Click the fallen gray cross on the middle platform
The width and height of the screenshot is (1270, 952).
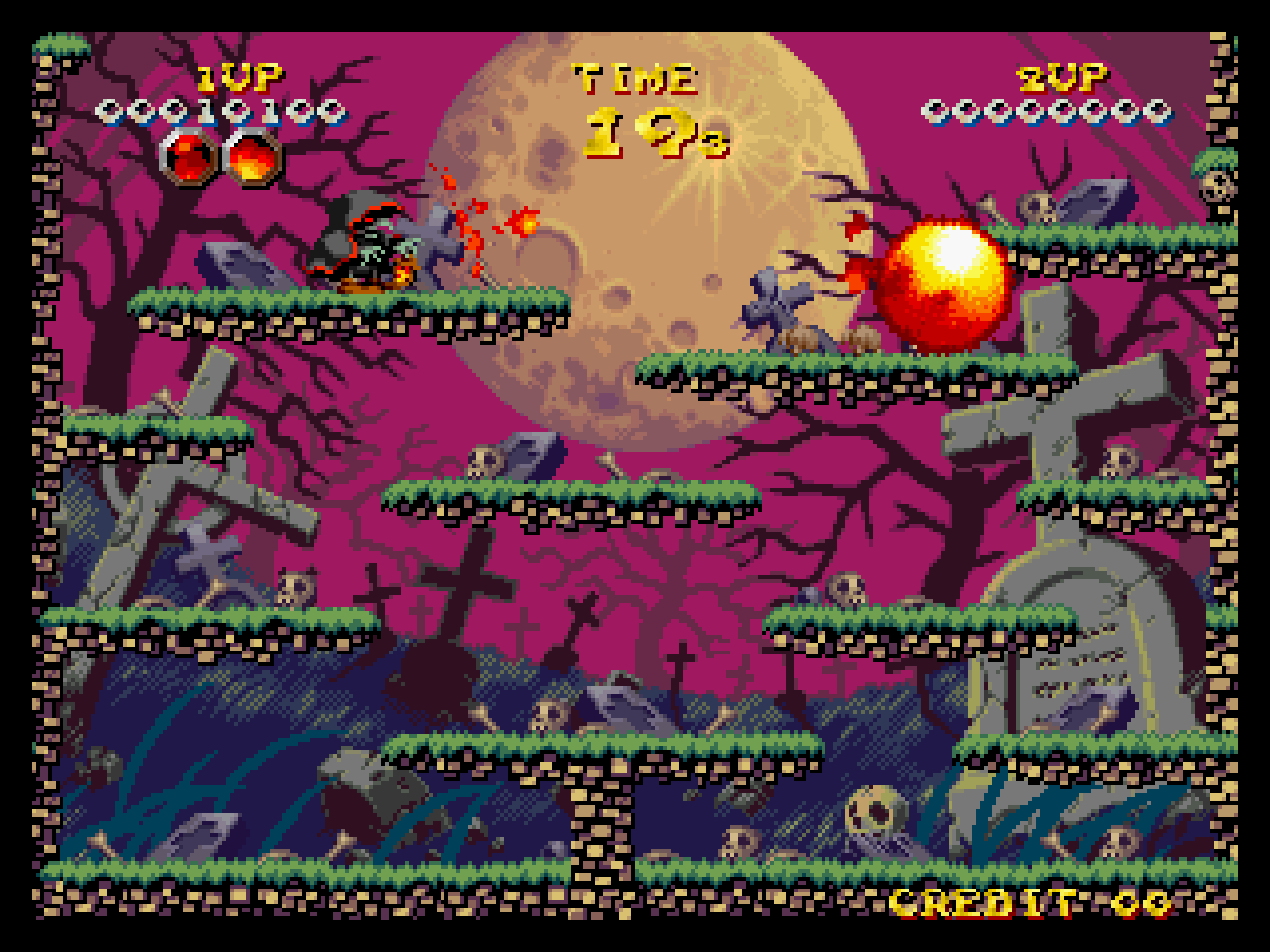coord(776,299)
